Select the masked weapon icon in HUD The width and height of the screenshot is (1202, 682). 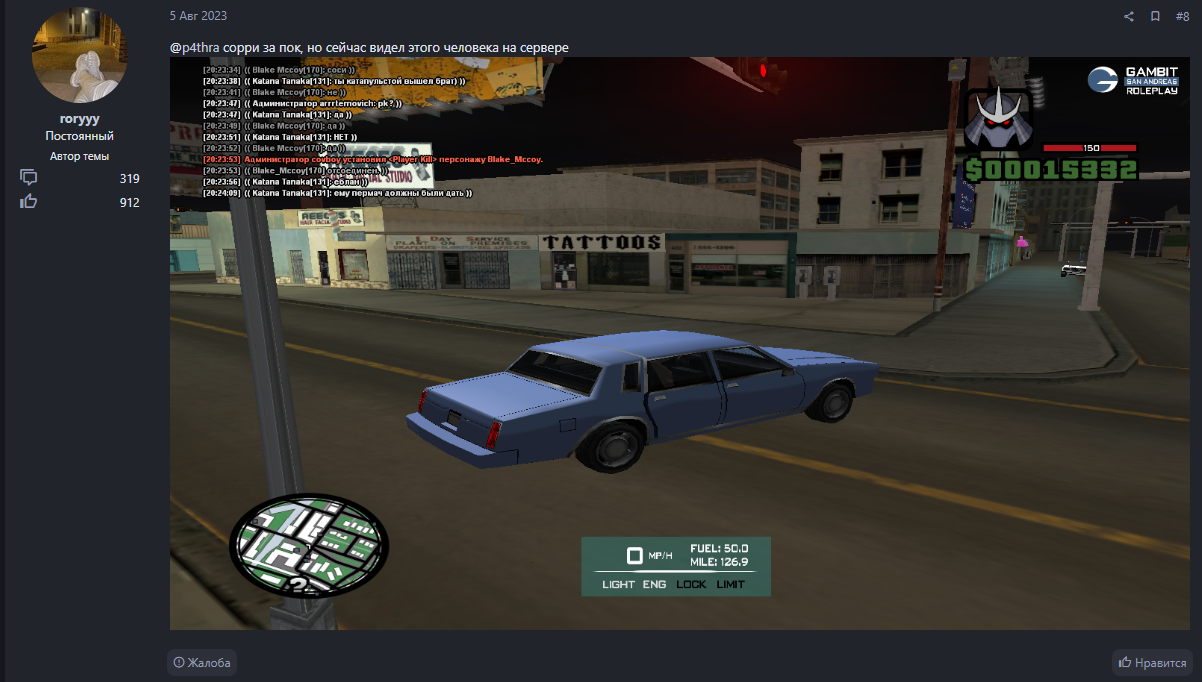[x=1000, y=118]
